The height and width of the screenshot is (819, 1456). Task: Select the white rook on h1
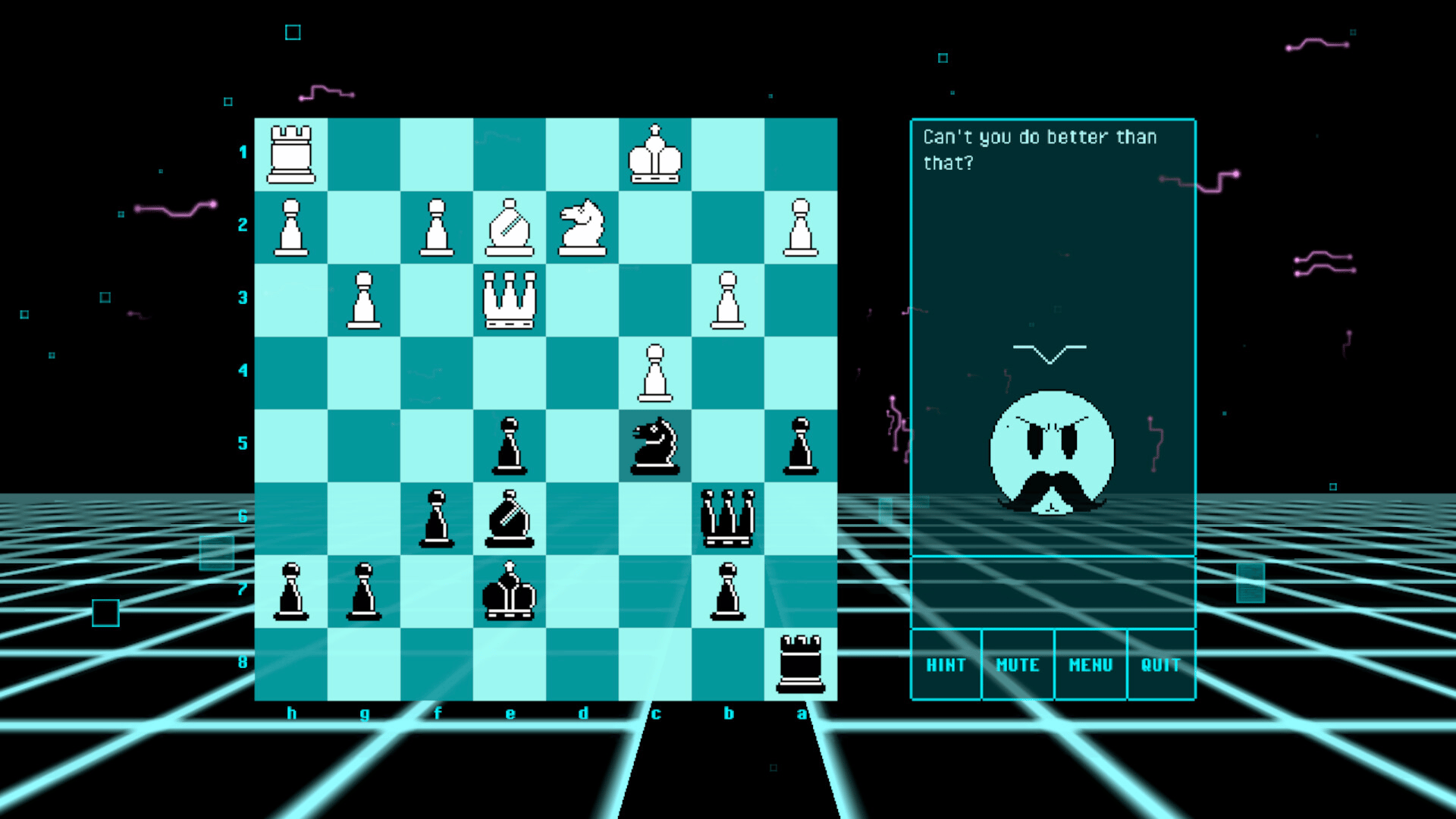point(292,155)
